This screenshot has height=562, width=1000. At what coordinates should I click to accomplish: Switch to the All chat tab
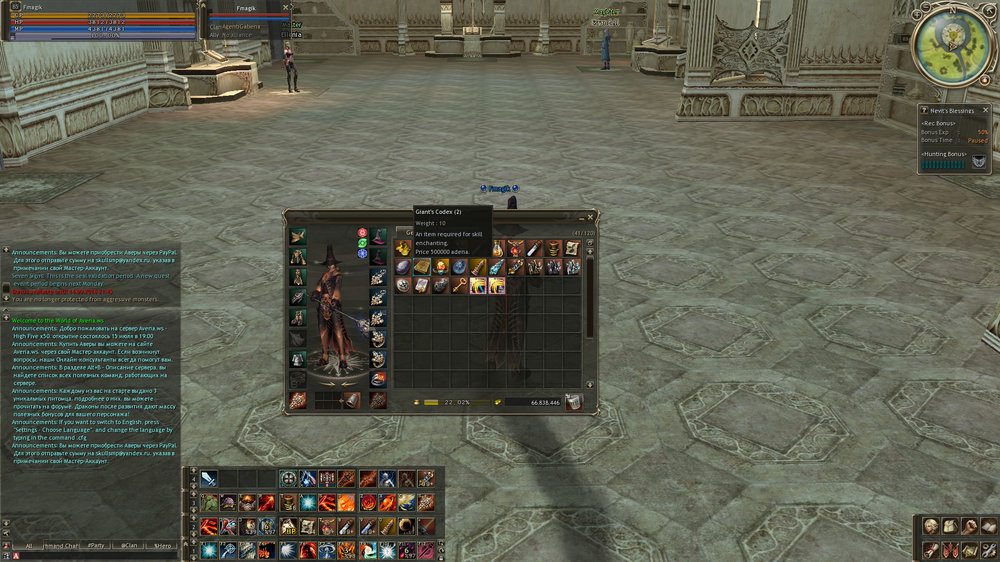pyautogui.click(x=30, y=546)
